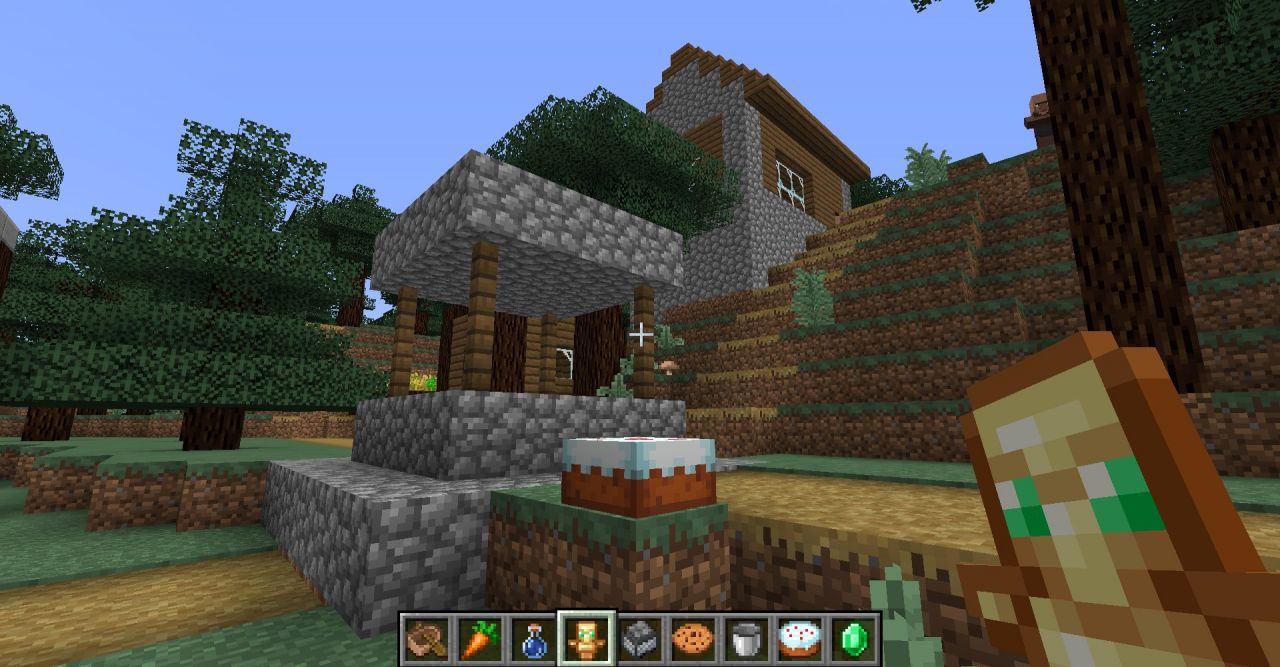This screenshot has height=667, width=1280.
Task: Select the cookie hotbar slot
Action: tap(693, 638)
